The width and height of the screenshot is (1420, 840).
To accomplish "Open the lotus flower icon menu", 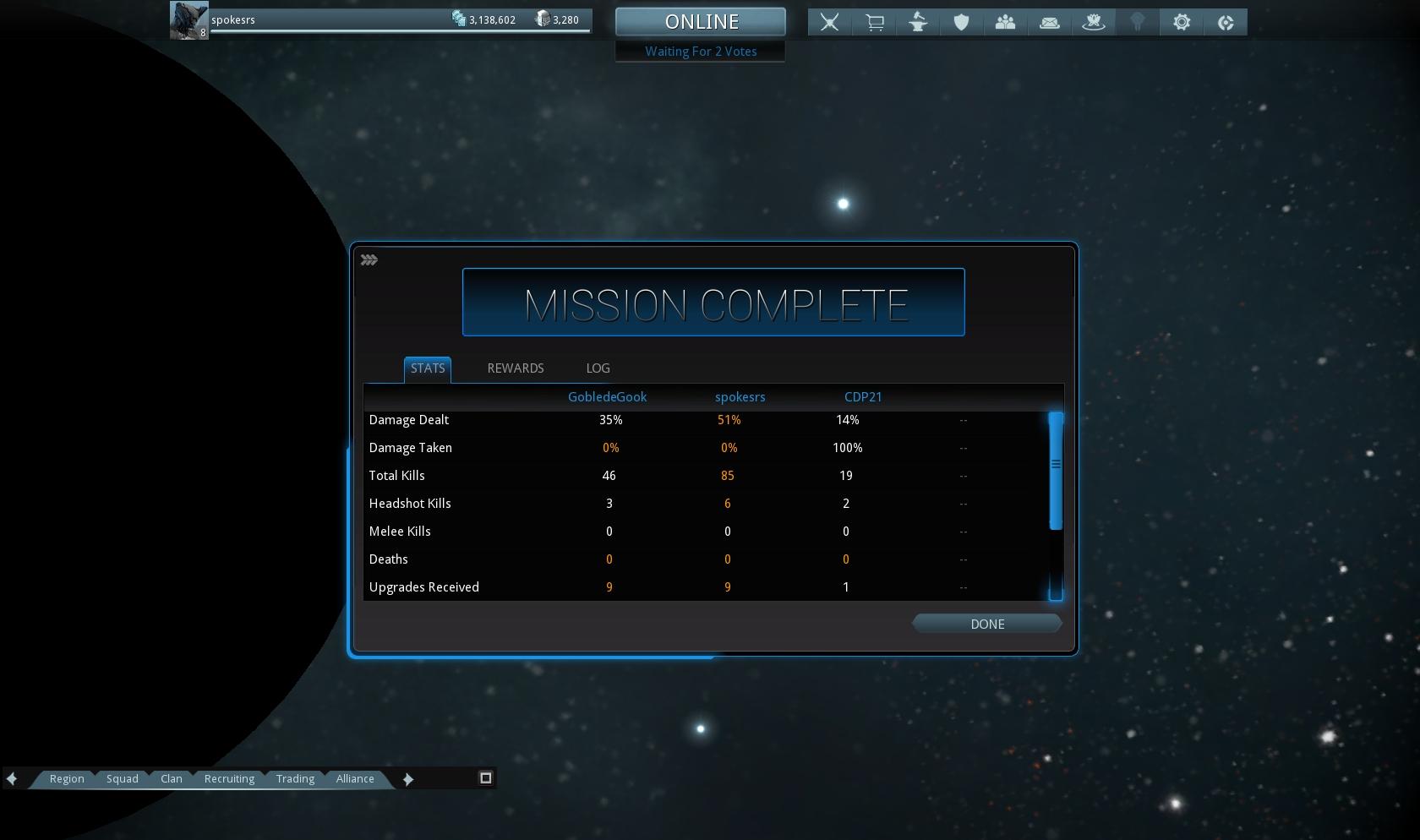I will point(1094,23).
